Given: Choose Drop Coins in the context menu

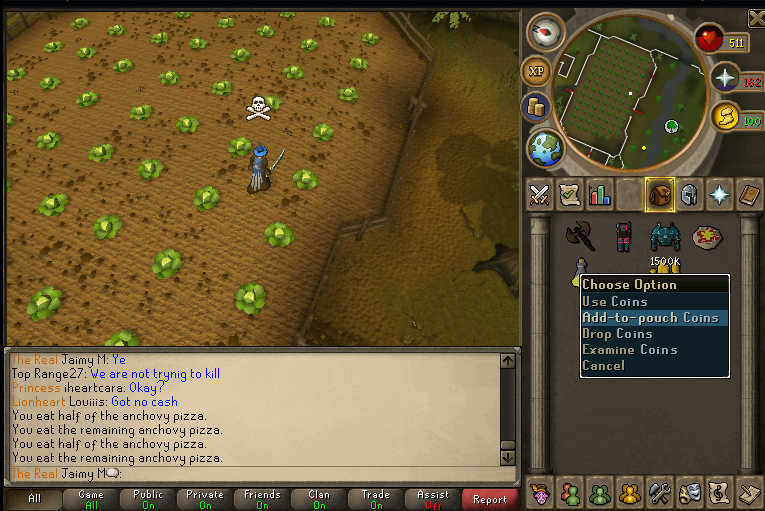Looking at the screenshot, I should click(x=617, y=334).
